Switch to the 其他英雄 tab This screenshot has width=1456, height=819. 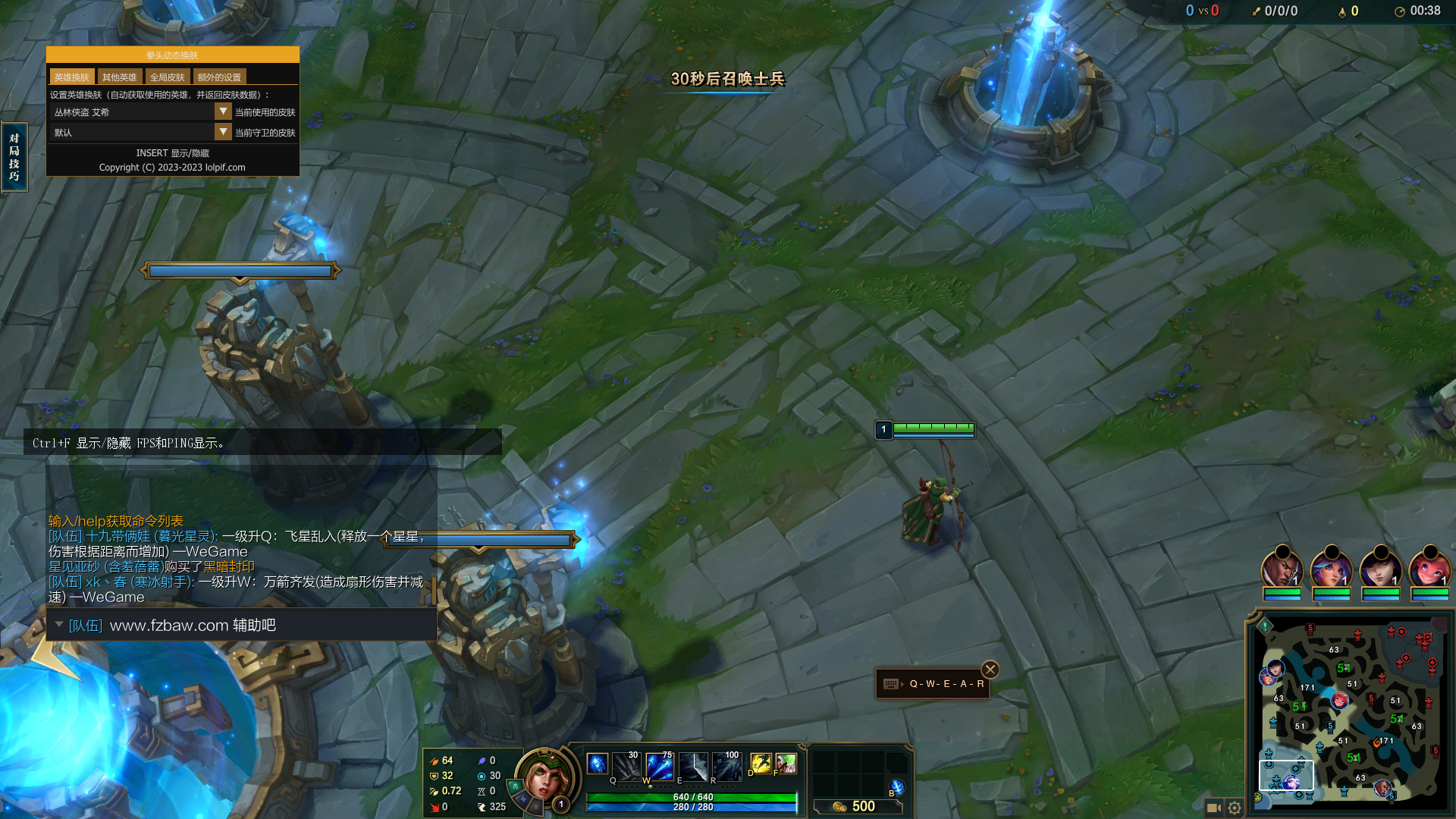[119, 77]
